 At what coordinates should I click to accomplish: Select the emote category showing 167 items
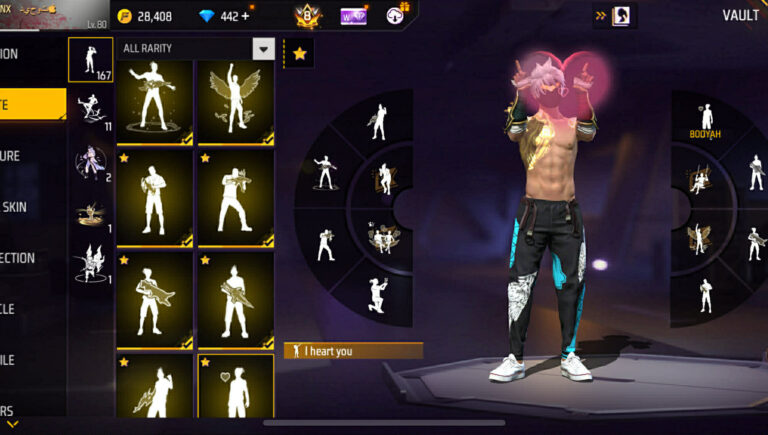click(x=90, y=60)
